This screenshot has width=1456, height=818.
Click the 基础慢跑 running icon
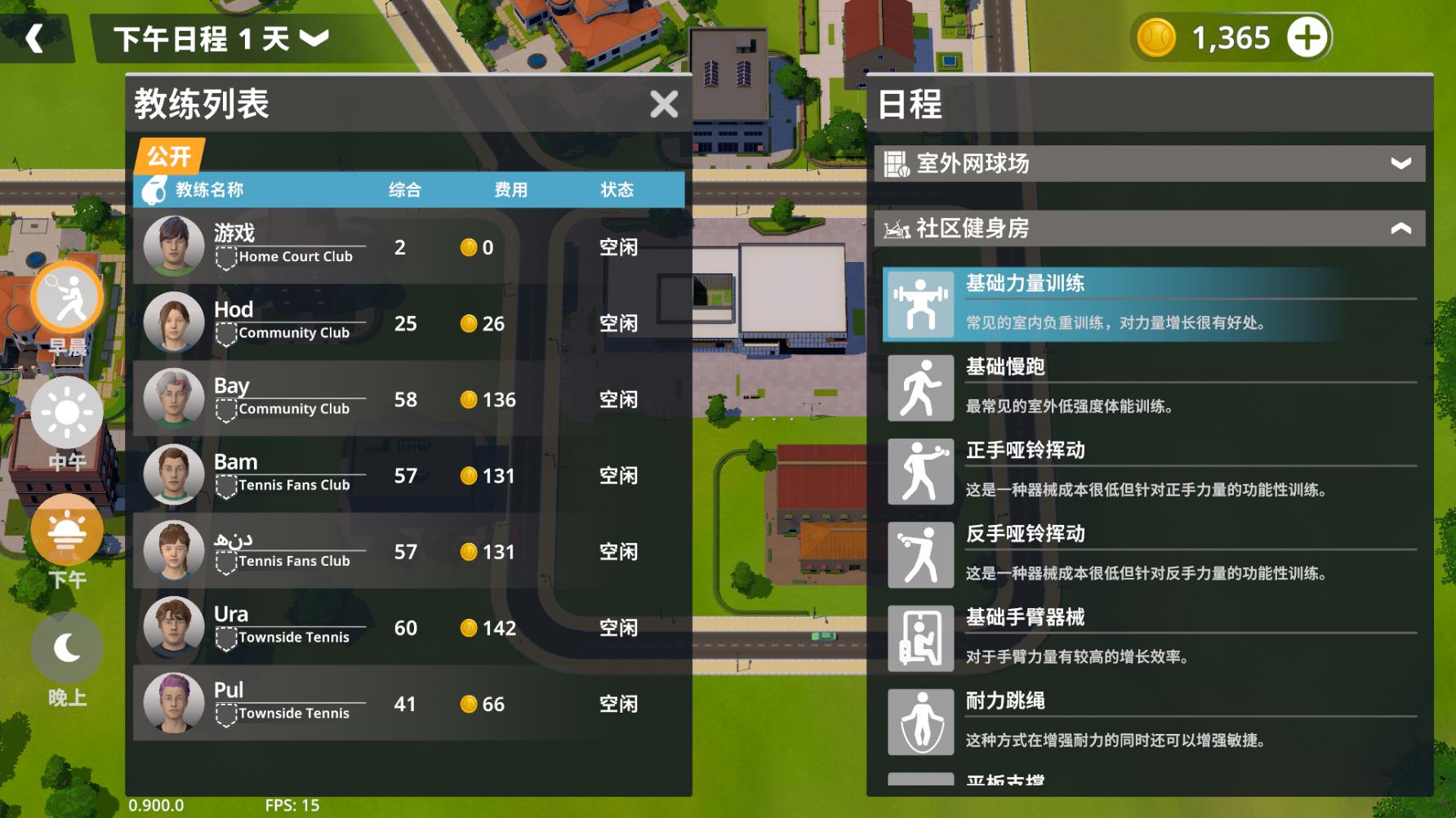920,389
